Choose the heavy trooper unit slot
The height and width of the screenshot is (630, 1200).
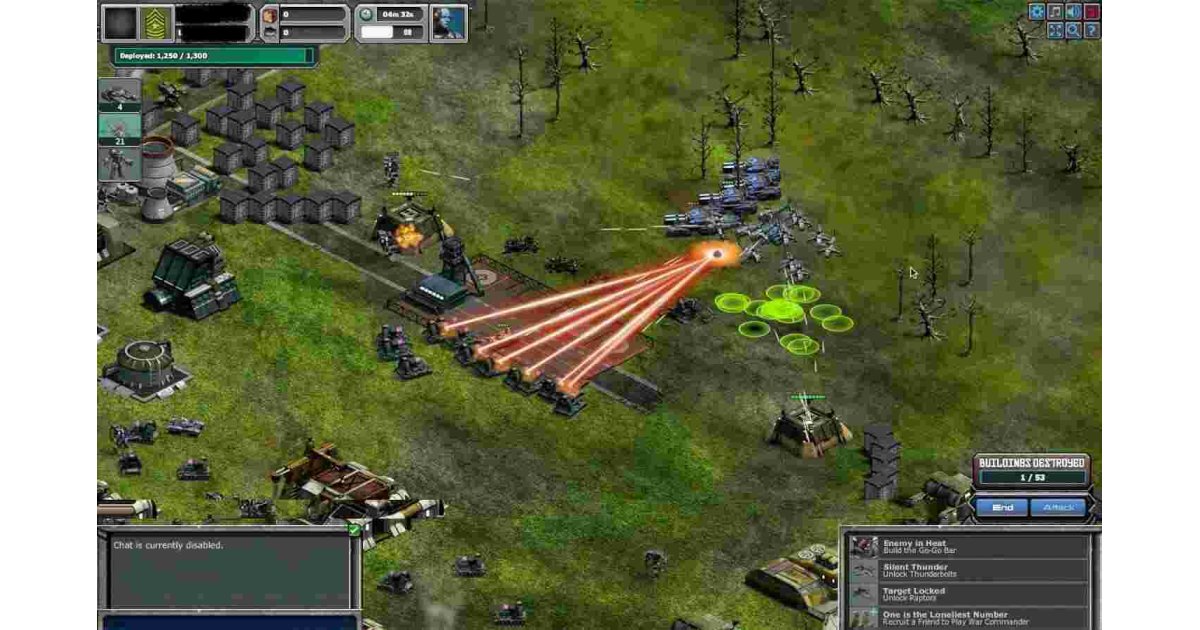[x=119, y=164]
